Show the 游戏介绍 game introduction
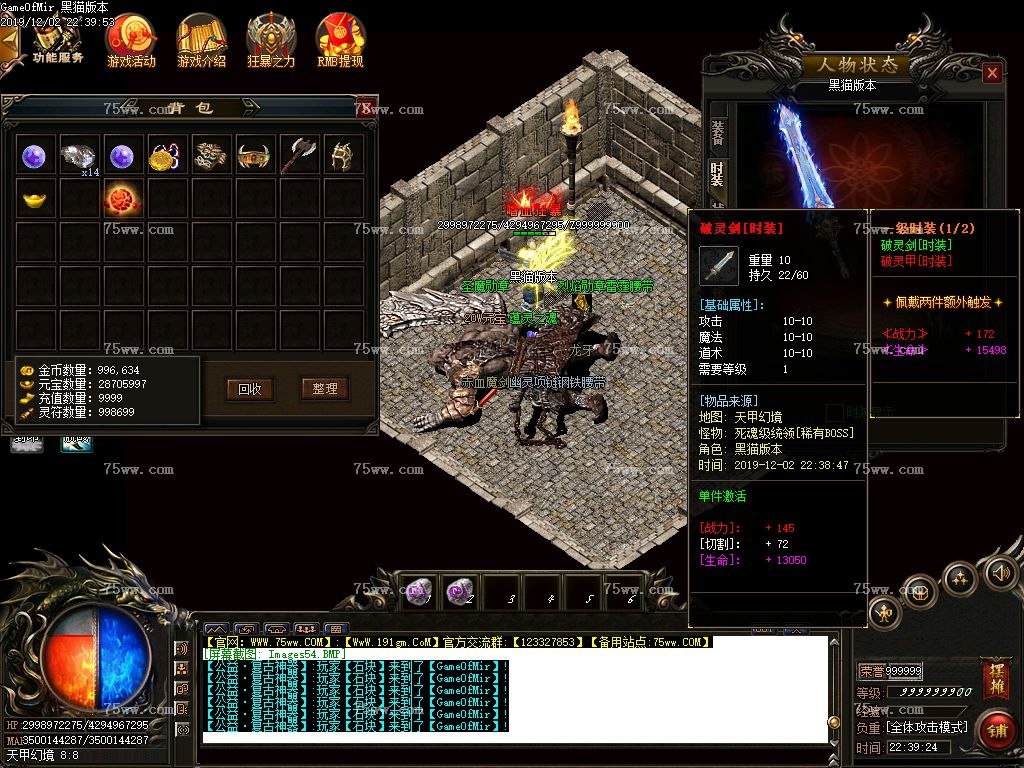1024x768 pixels. tap(201, 40)
